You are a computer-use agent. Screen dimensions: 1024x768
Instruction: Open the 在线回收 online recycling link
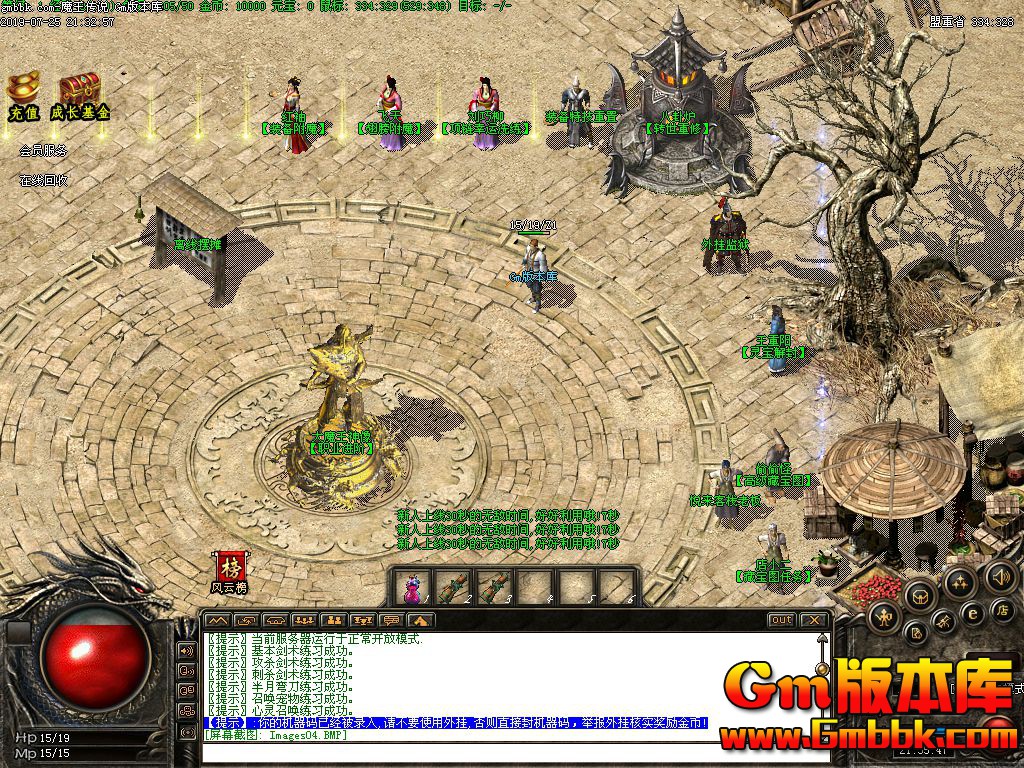click(43, 181)
